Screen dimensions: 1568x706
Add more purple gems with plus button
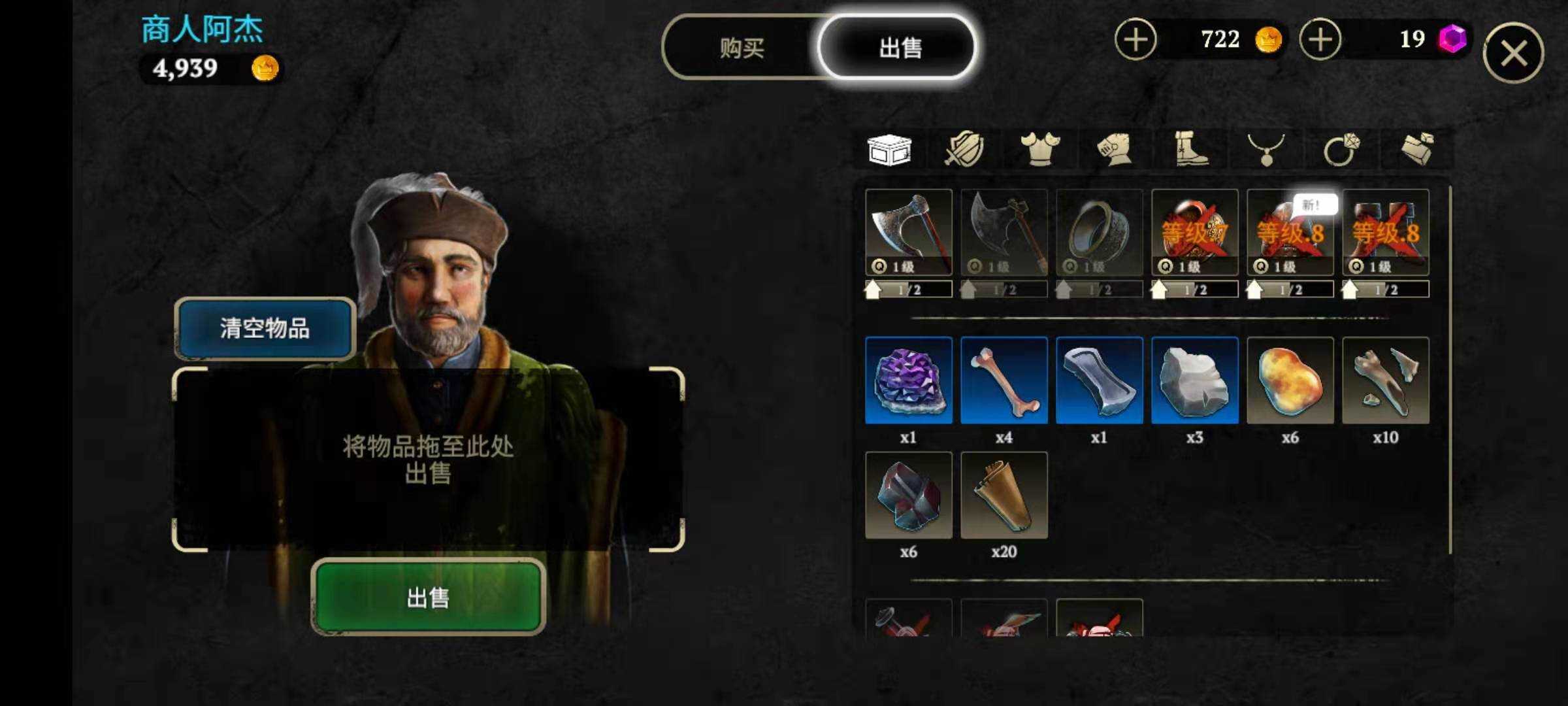coord(1320,39)
